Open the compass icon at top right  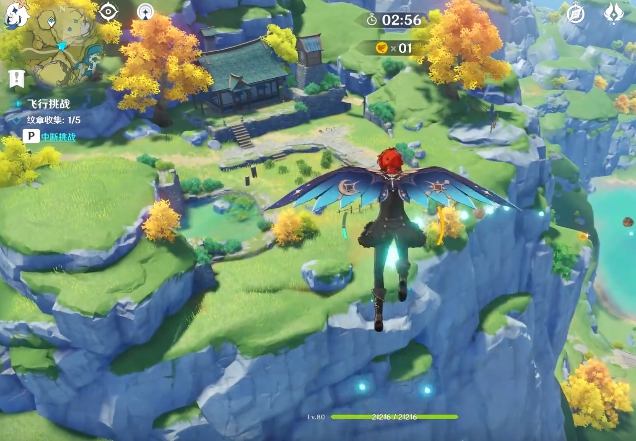[575, 14]
